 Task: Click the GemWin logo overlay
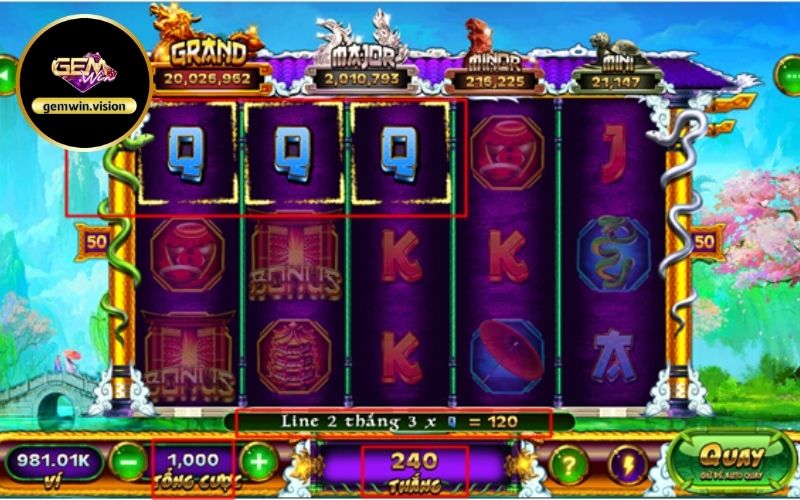(x=84, y=82)
